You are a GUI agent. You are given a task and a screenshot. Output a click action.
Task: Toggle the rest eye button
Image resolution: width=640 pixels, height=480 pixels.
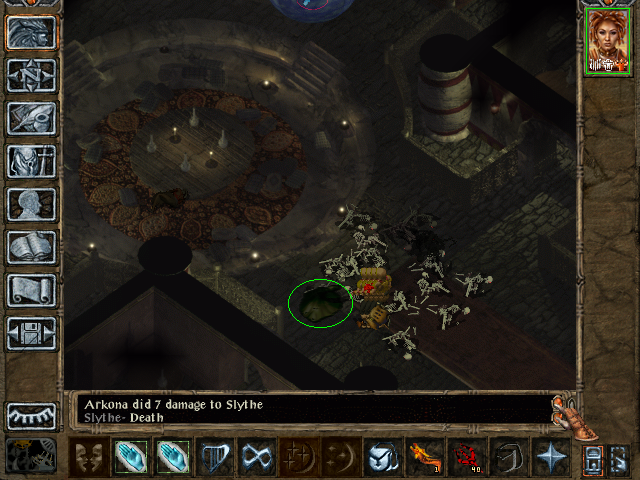point(31,416)
